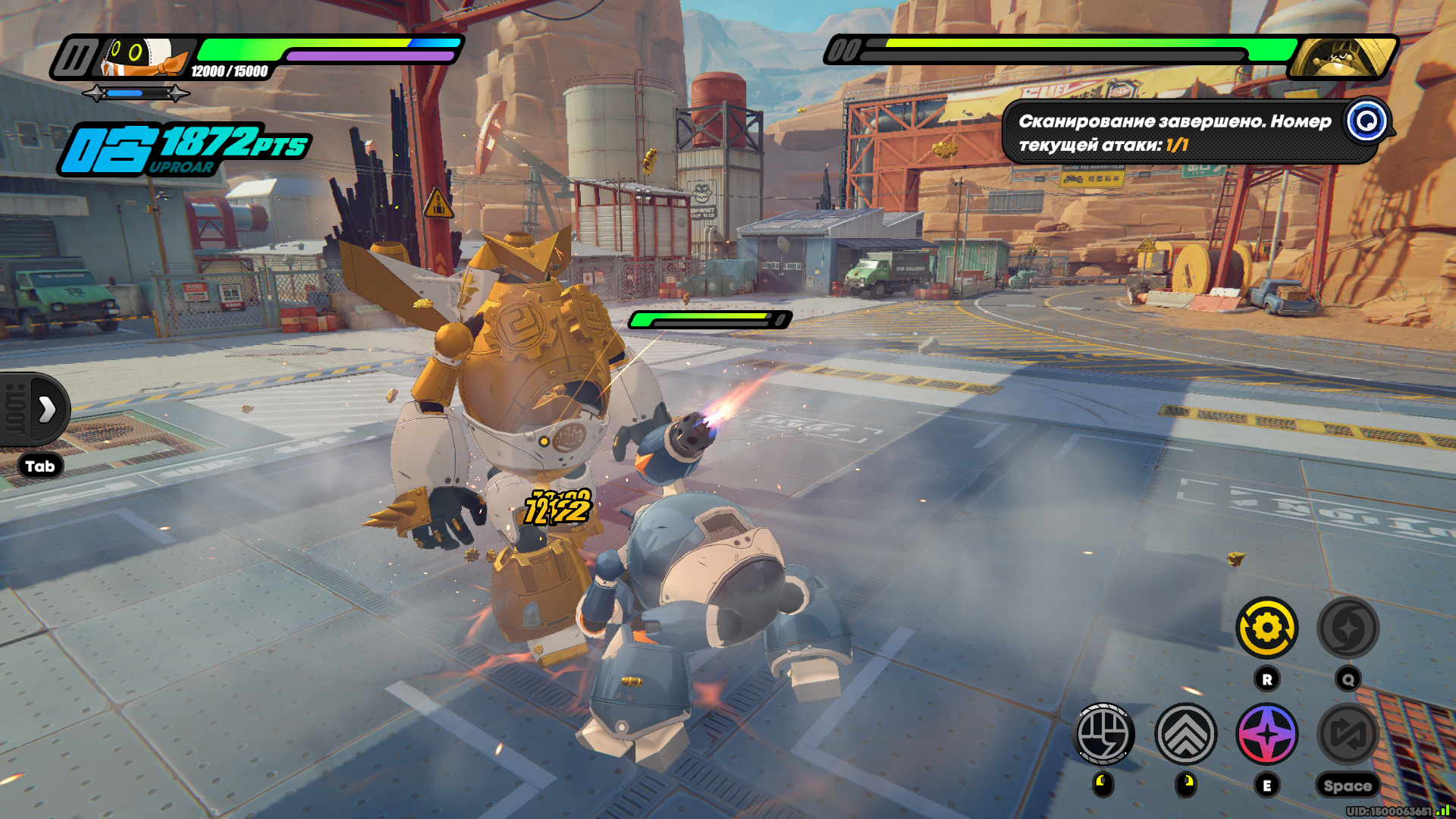This screenshot has height=819, width=1456.
Task: Activate the yellow gear ultimate ability
Action: point(1267,628)
